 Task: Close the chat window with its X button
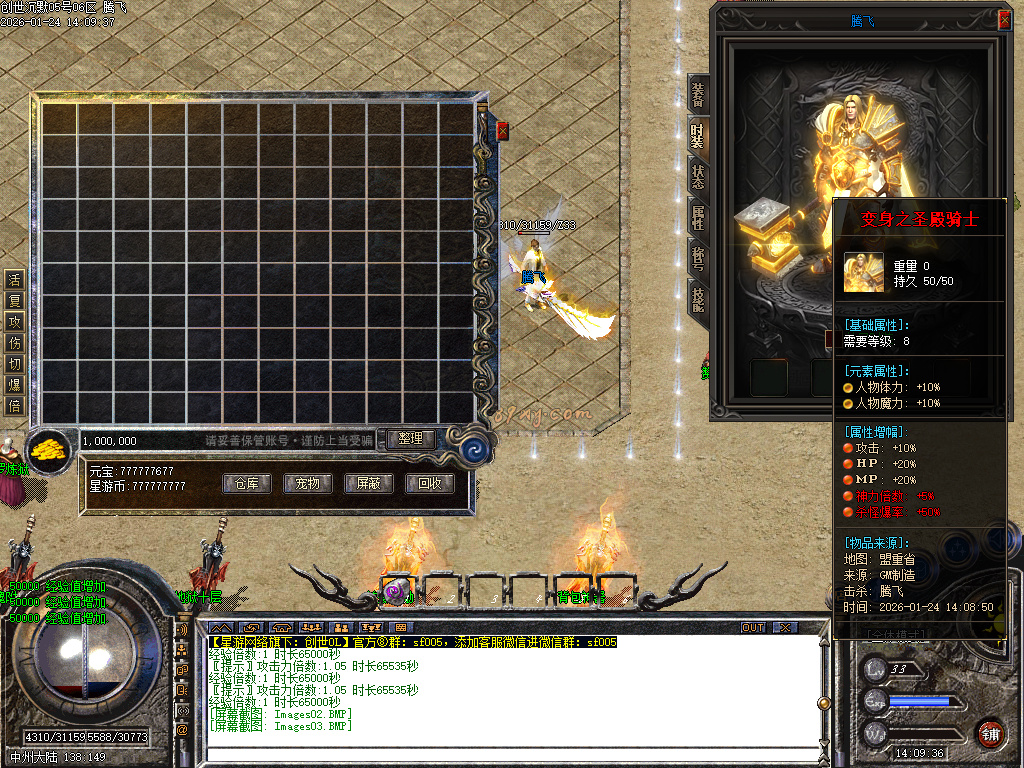[785, 627]
